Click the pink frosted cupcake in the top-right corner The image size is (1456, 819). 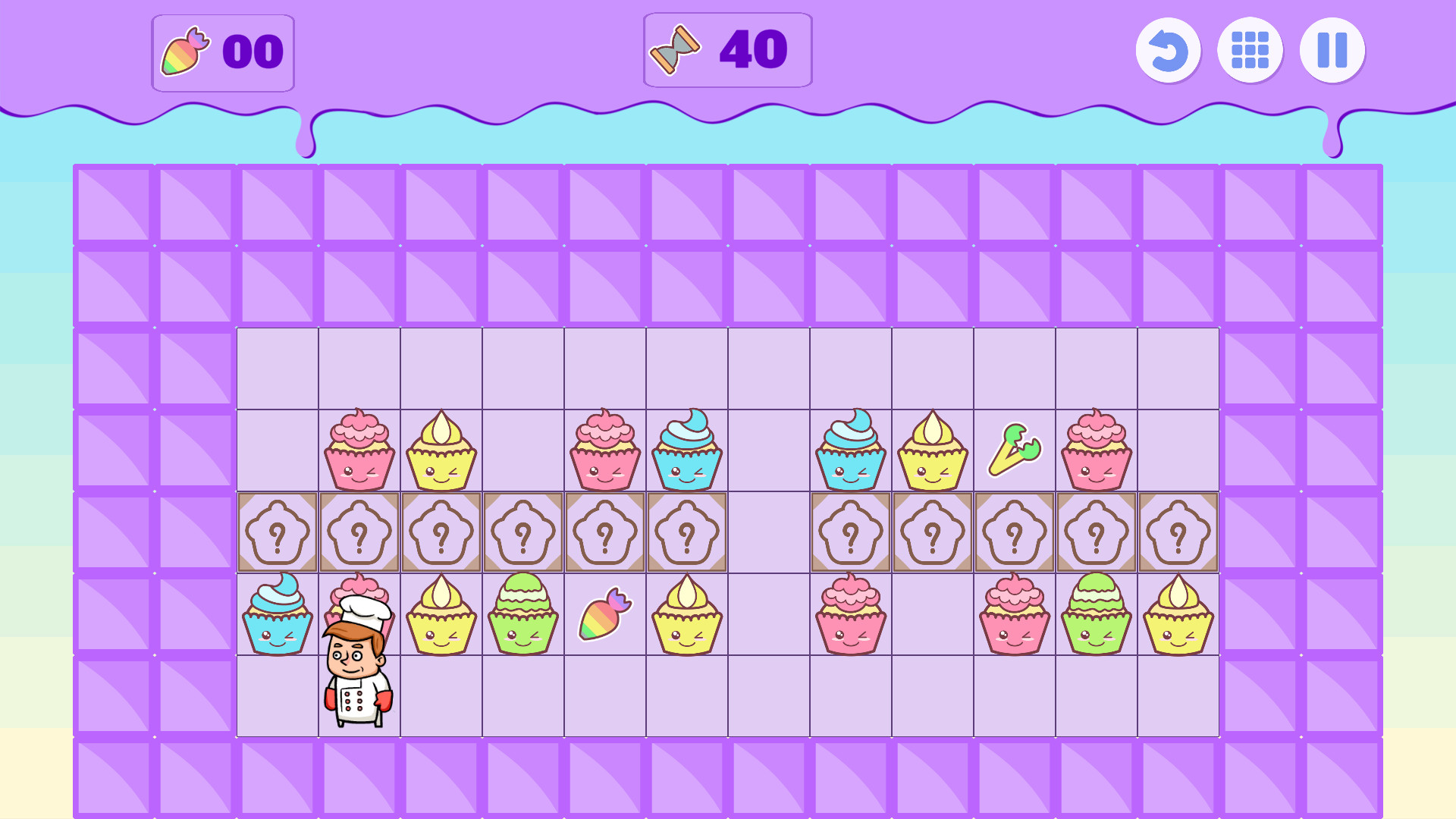[1096, 447]
